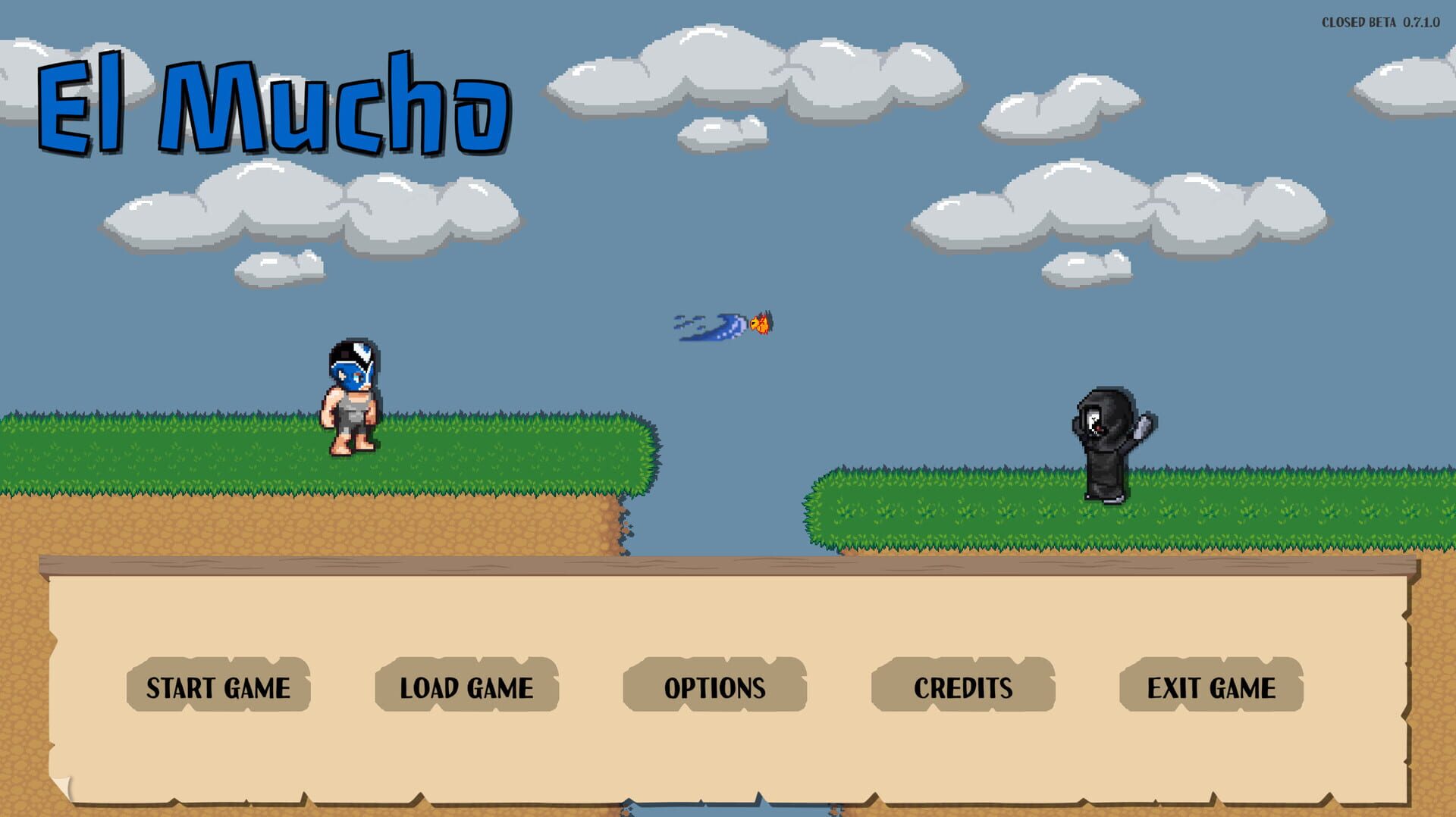
Task: Click the CLOSED BETA 0.7.1.0 version text
Action: (1380, 21)
